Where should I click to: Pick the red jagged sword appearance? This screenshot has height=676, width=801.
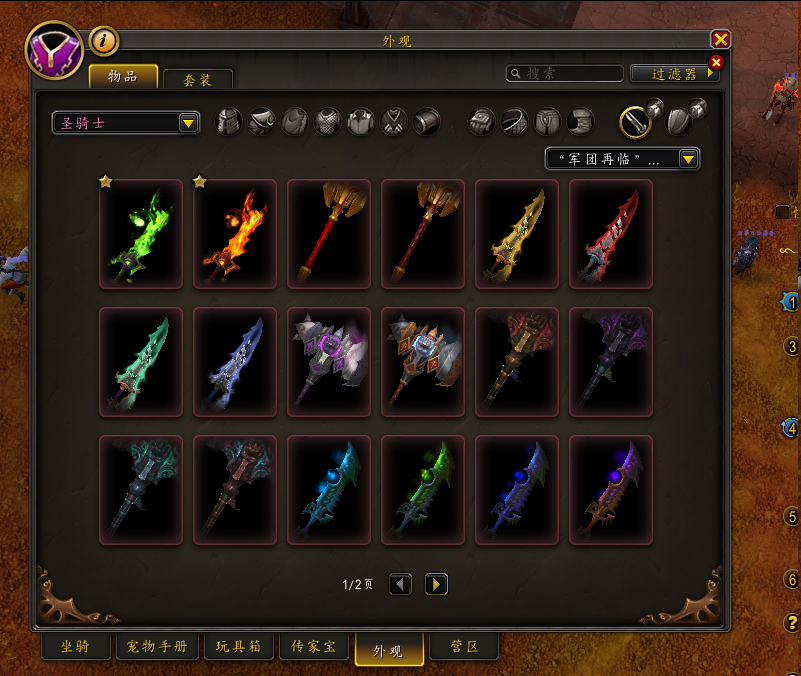[x=611, y=234]
